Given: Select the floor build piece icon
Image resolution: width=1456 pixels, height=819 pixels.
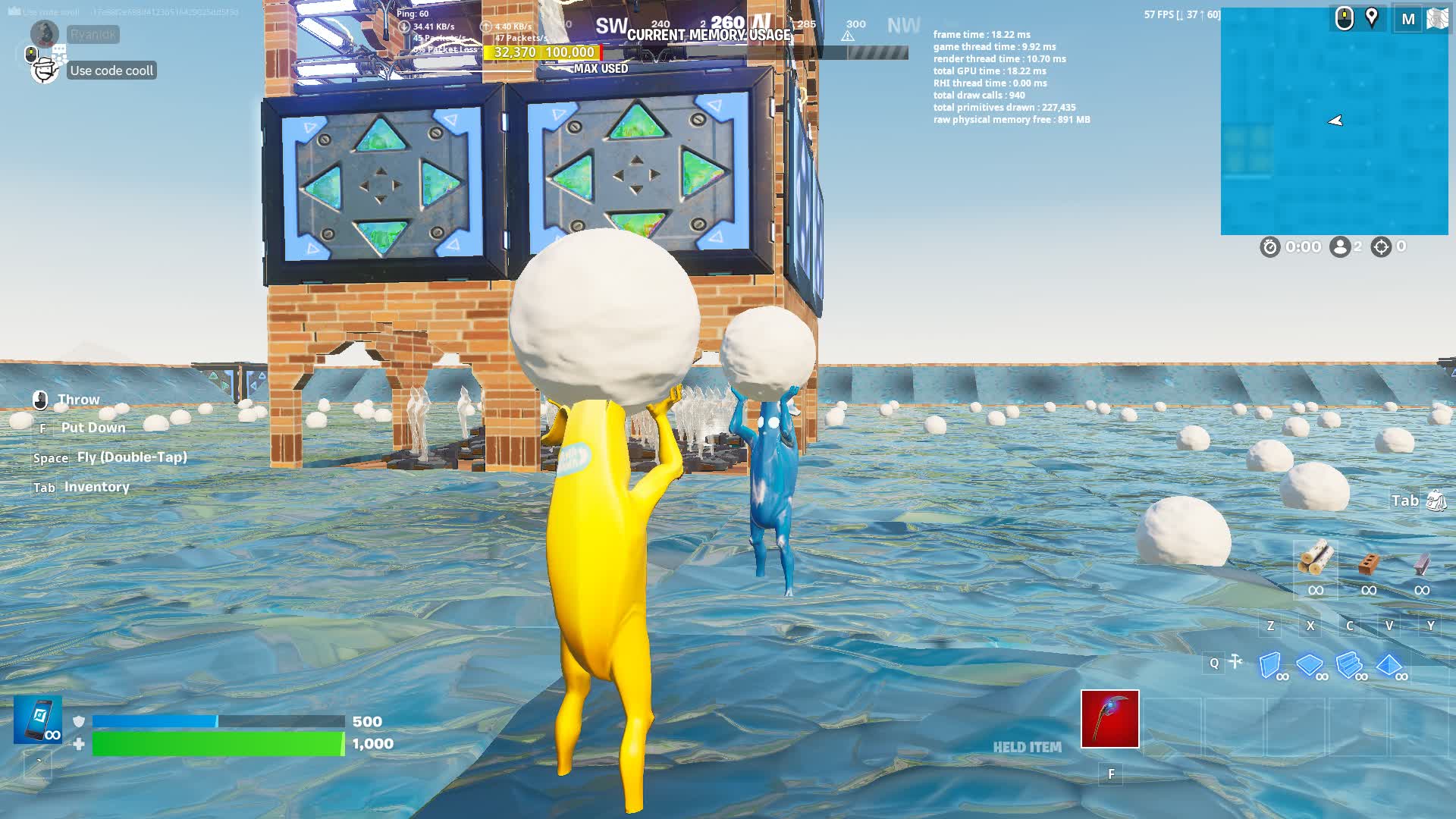Looking at the screenshot, I should point(1309,664).
